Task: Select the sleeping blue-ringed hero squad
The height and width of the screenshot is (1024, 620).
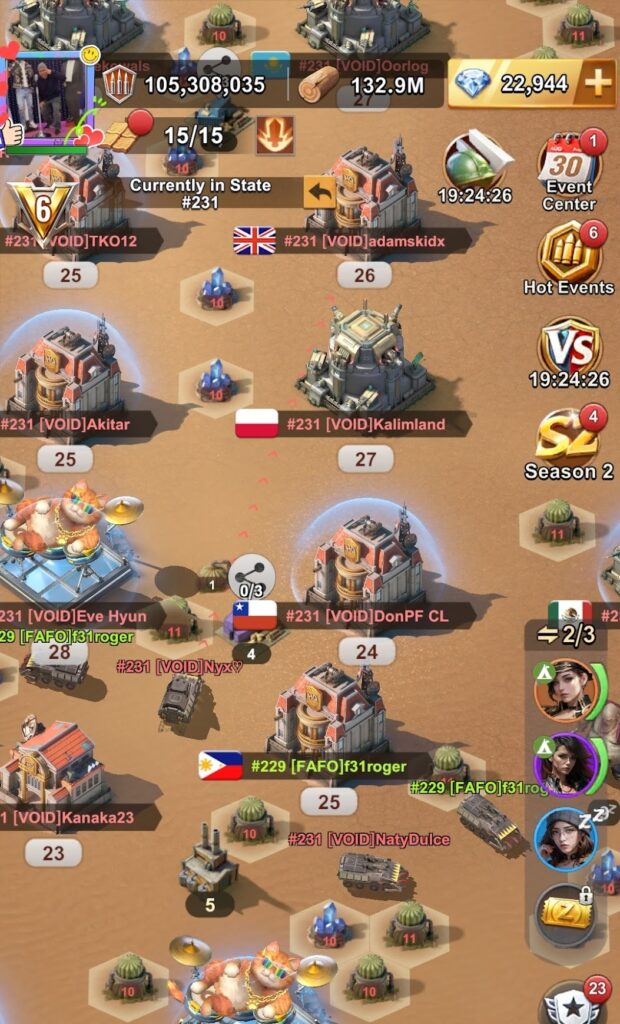Action: (566, 838)
